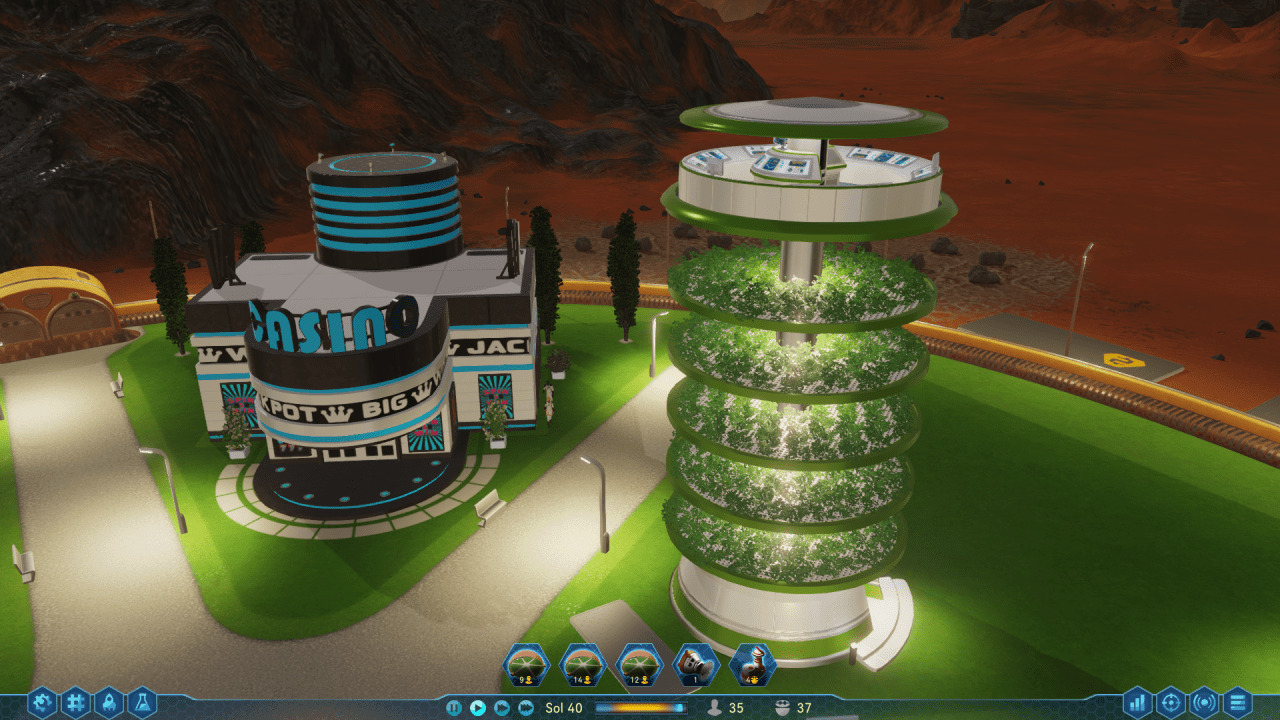
Task: Select the crosshair overlay icon
Action: tap(1170, 702)
